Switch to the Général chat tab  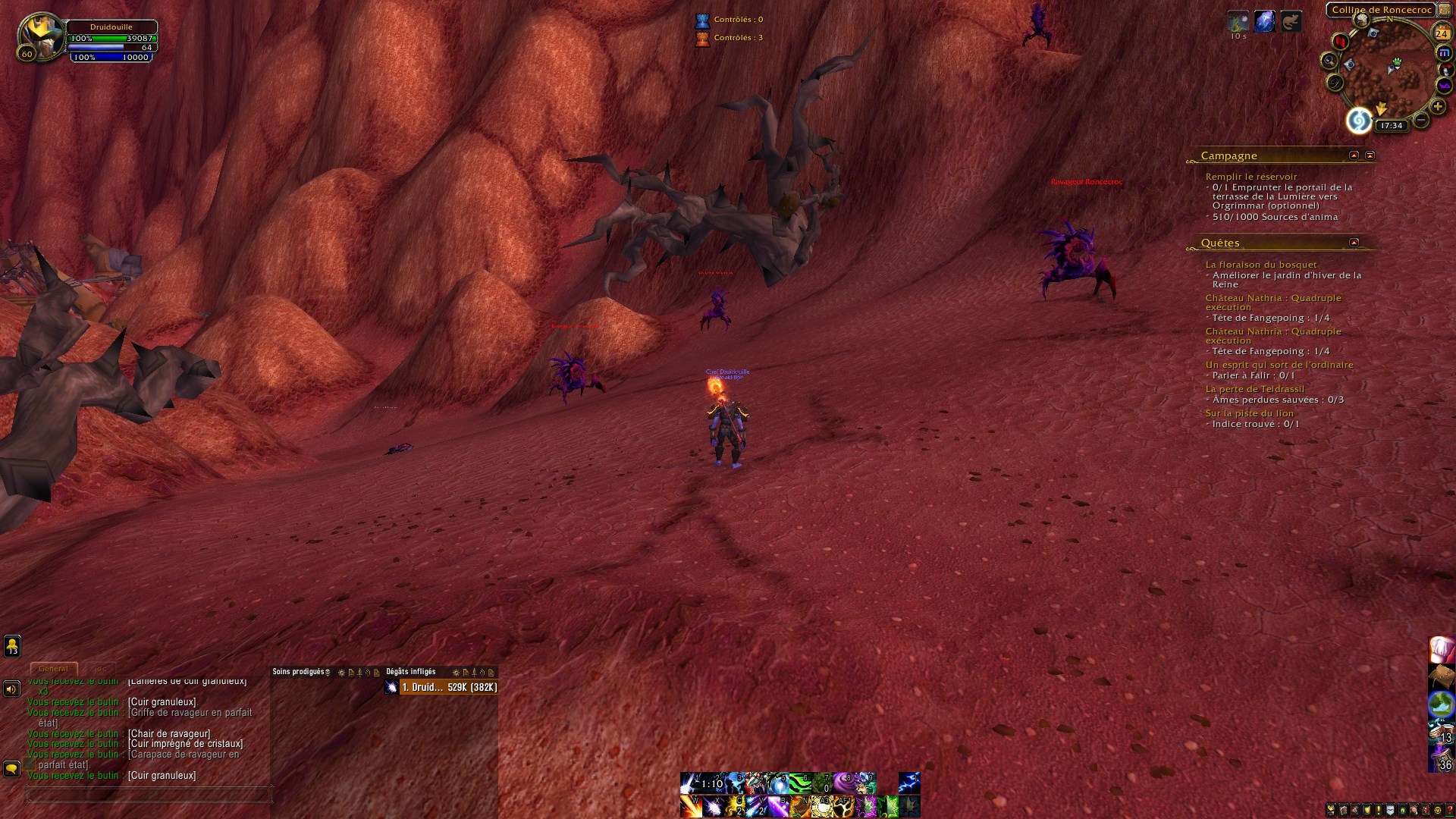pyautogui.click(x=55, y=669)
